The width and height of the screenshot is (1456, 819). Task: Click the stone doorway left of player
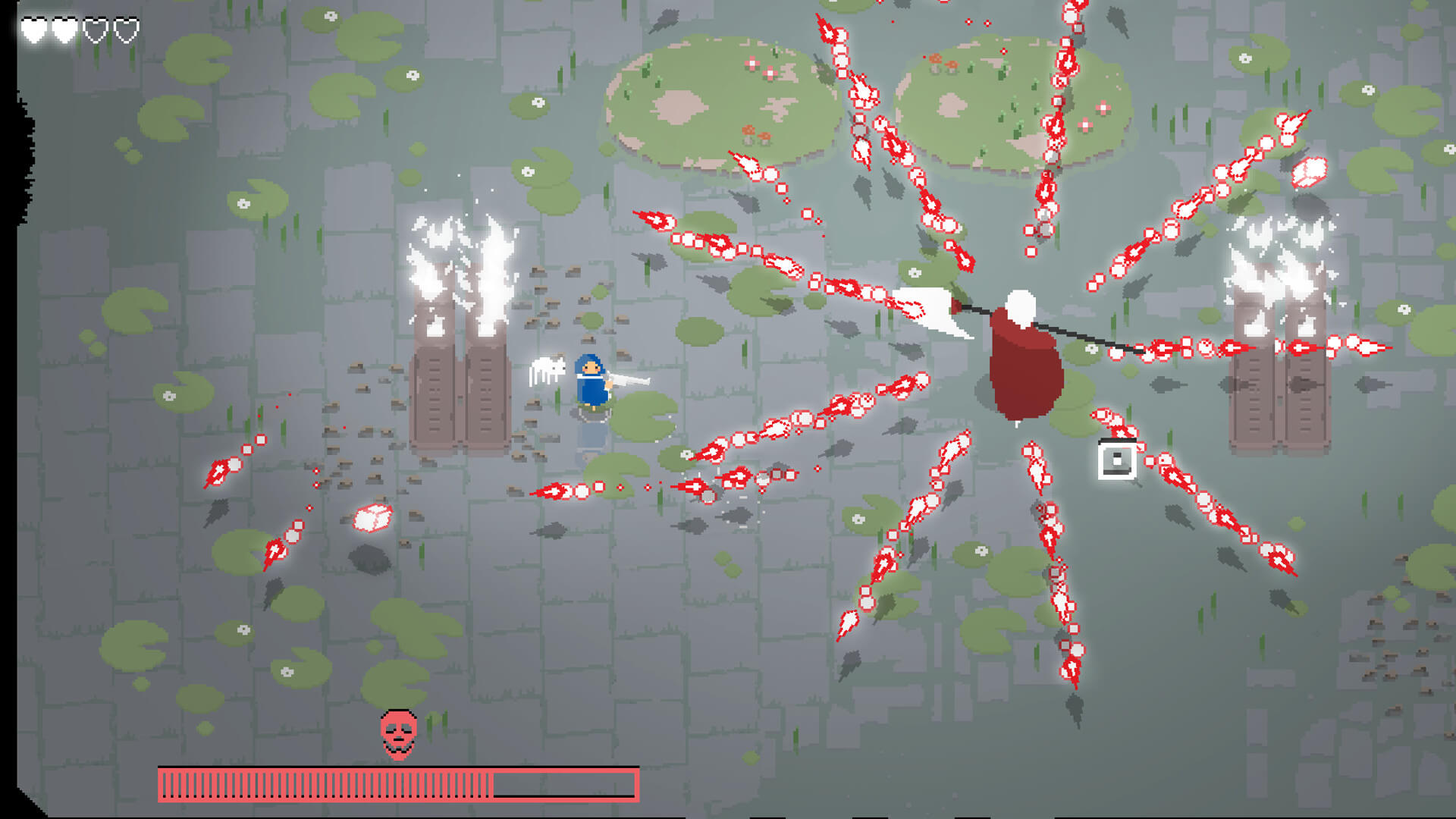(453, 394)
